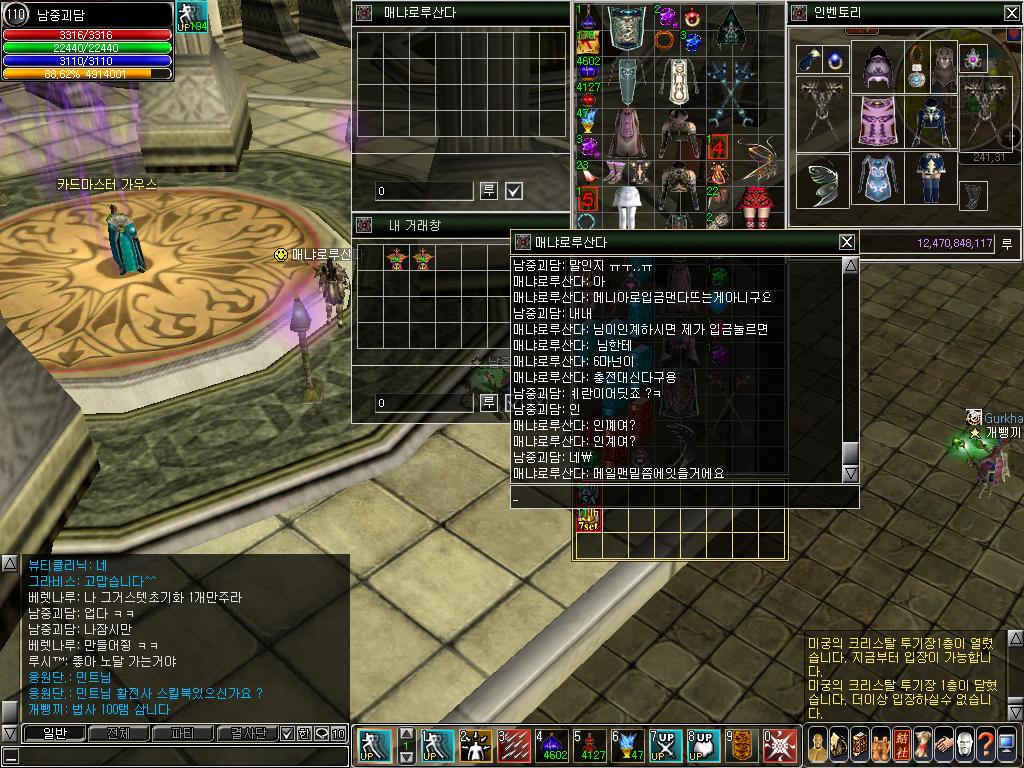Image resolution: width=1024 pixels, height=768 pixels.
Task: Switch to the 결사단 chat tab
Action: coord(247,733)
